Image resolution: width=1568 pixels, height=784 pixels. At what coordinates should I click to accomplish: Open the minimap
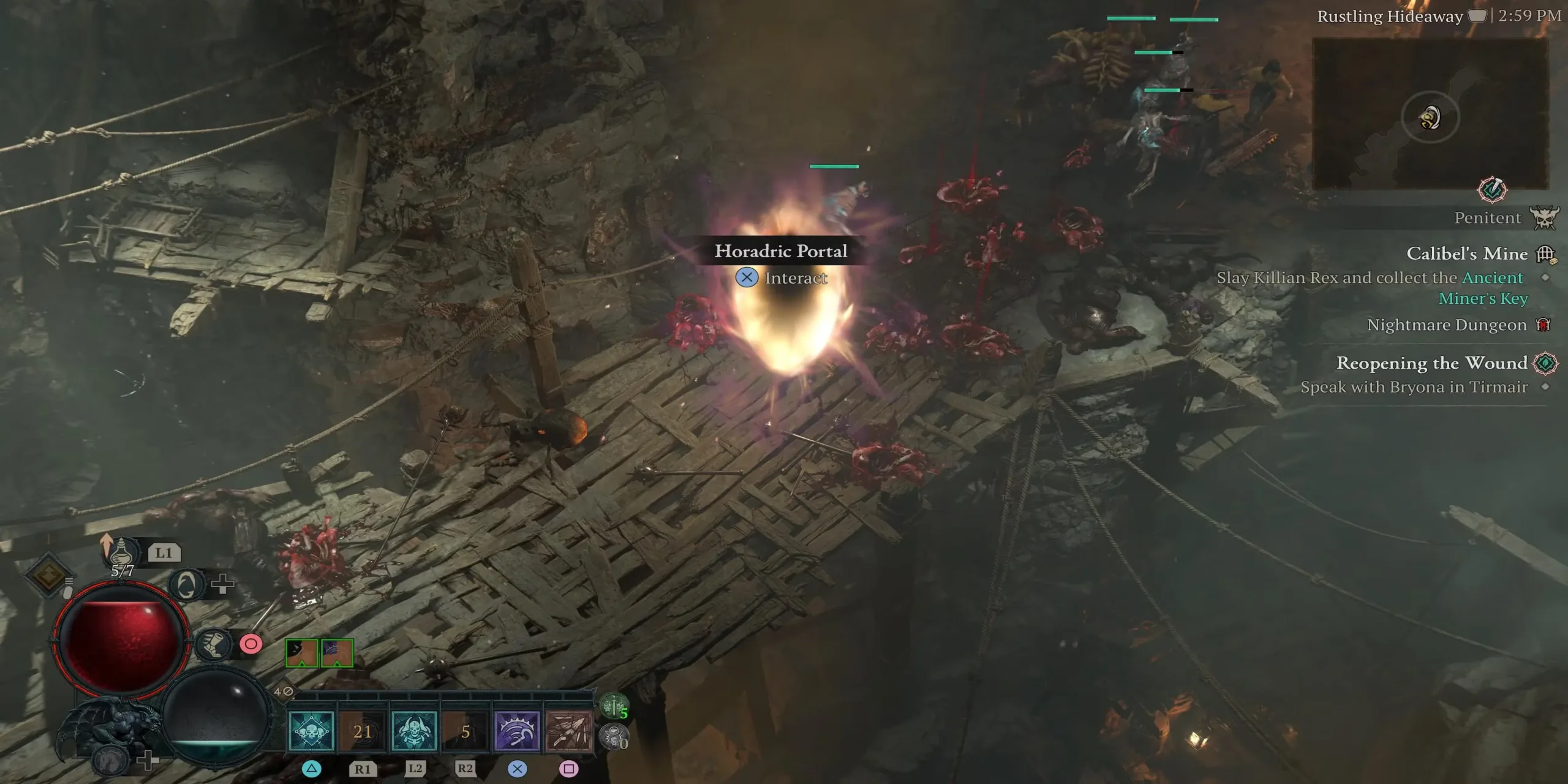[1430, 115]
